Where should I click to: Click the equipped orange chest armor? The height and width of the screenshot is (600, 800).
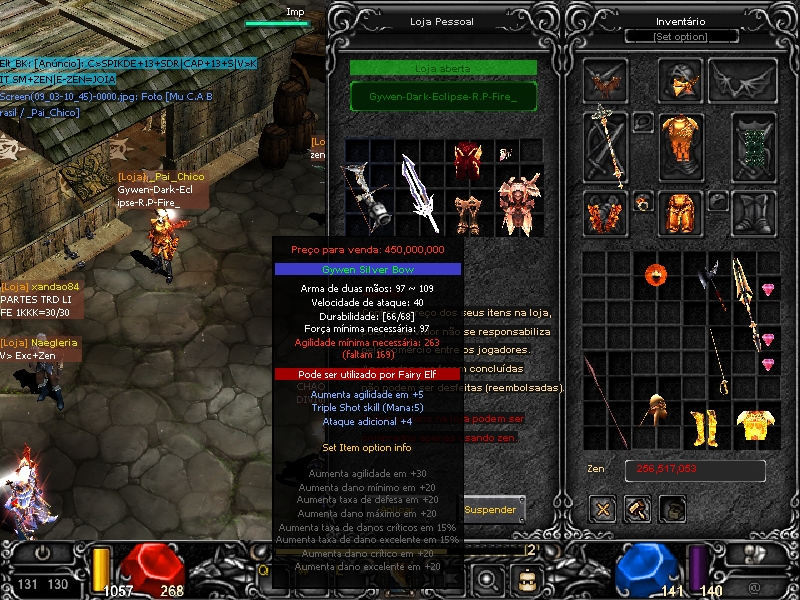(x=680, y=146)
